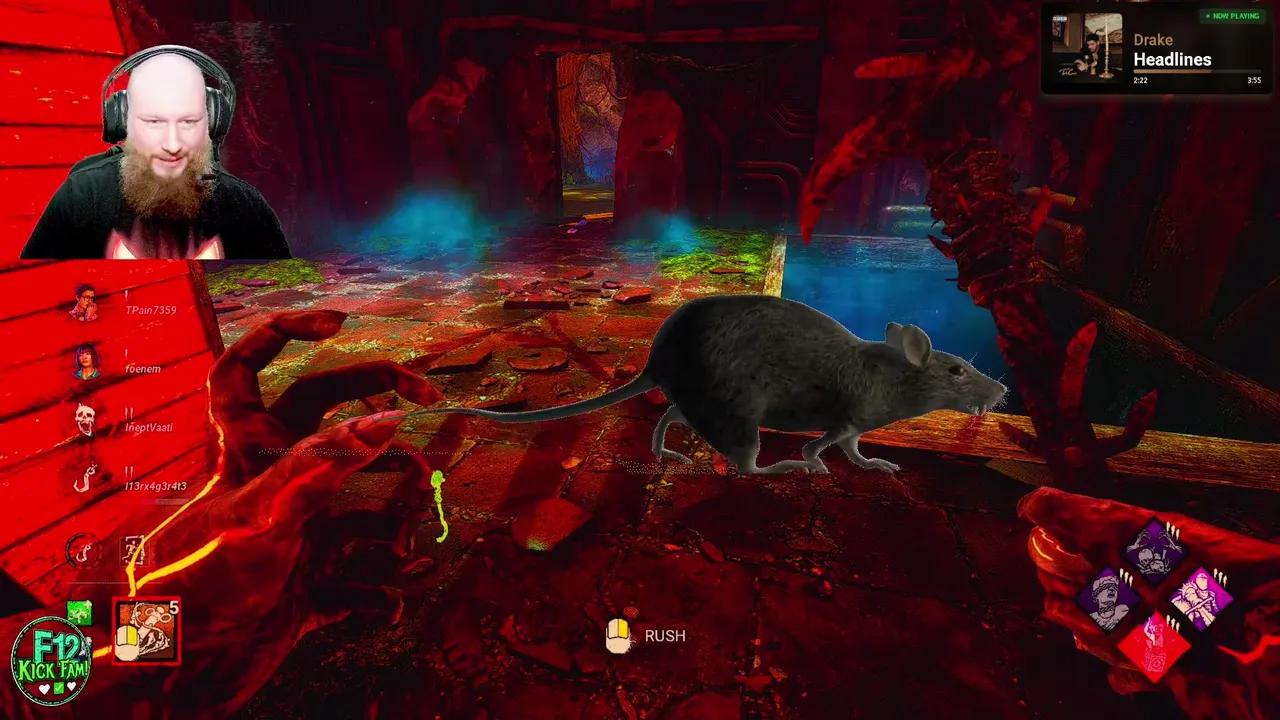Viewport: 1280px width, 720px height.
Task: Click the green checkmark on the Kick Fam emblem
Action: pos(58,690)
